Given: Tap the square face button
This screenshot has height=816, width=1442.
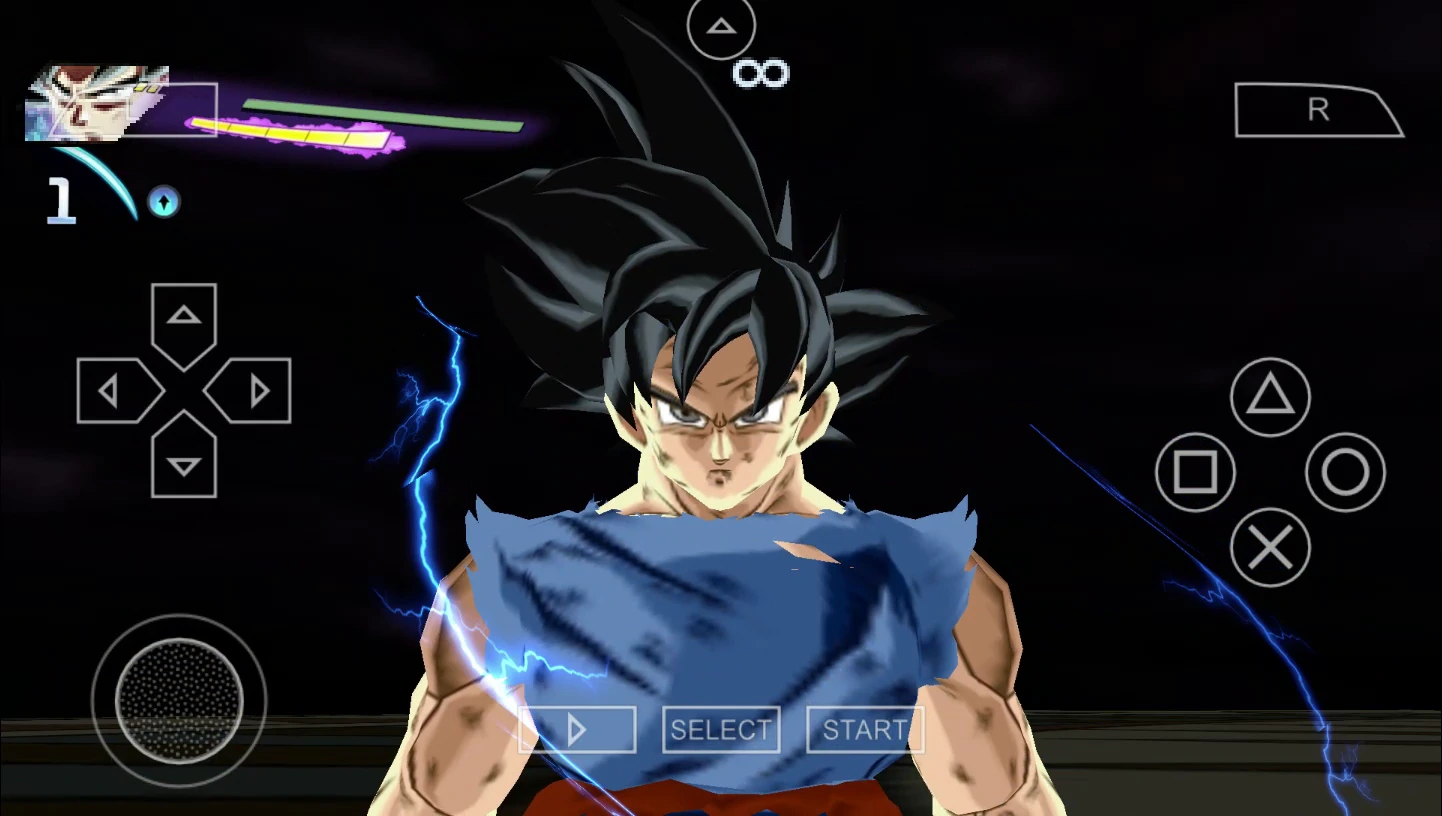Looking at the screenshot, I should 1195,472.
